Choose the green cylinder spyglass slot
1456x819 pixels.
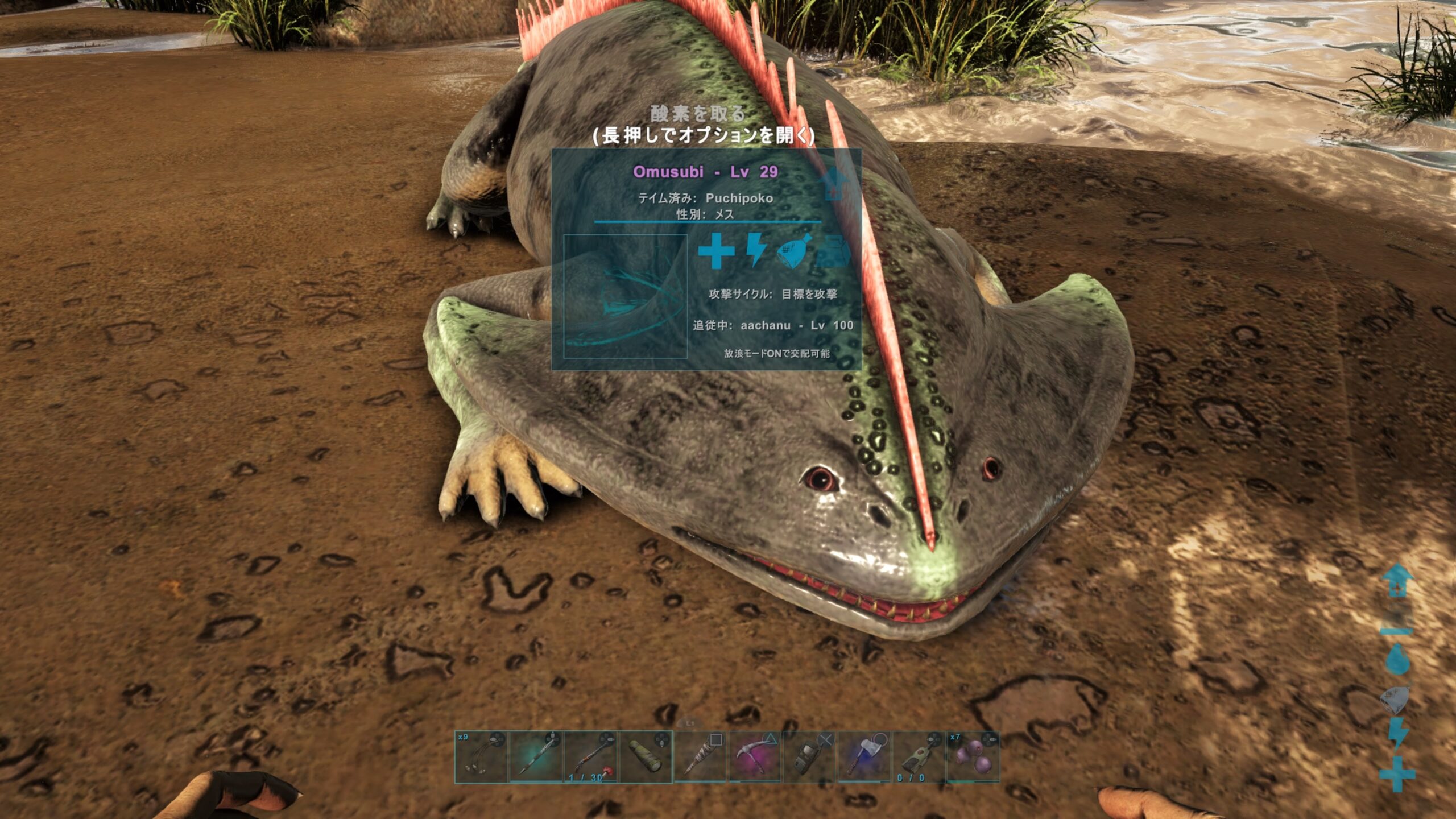[646, 757]
